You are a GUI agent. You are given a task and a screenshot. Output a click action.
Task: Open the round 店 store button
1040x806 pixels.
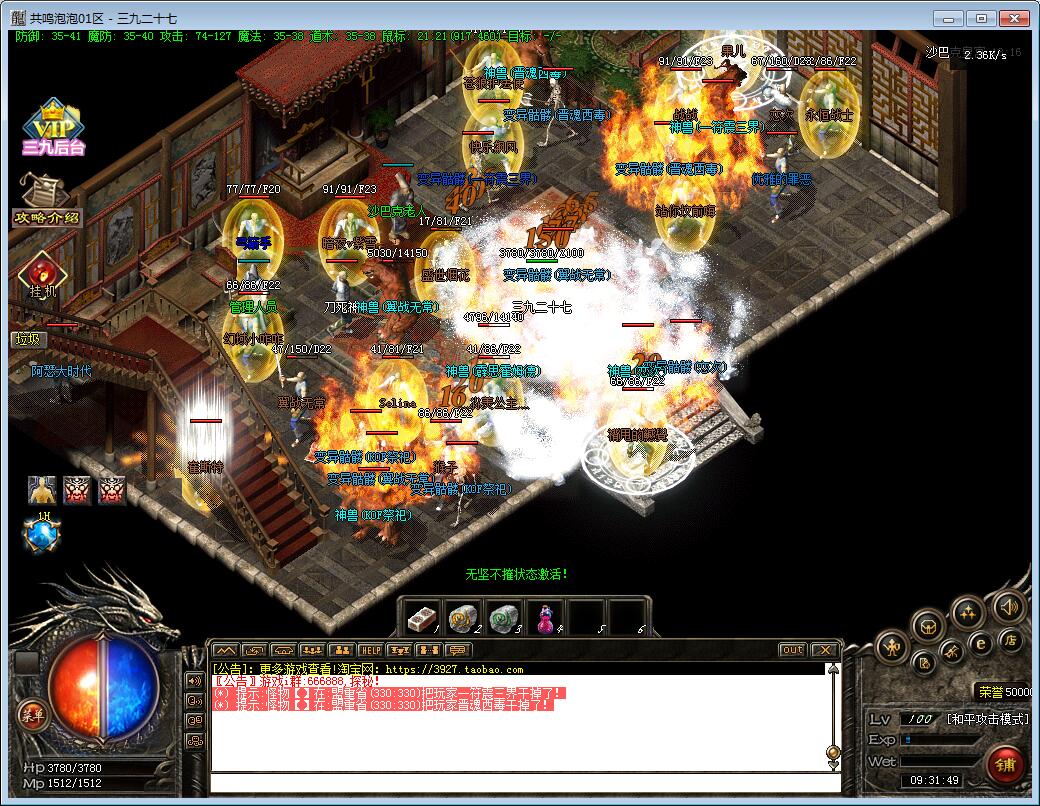1010,640
